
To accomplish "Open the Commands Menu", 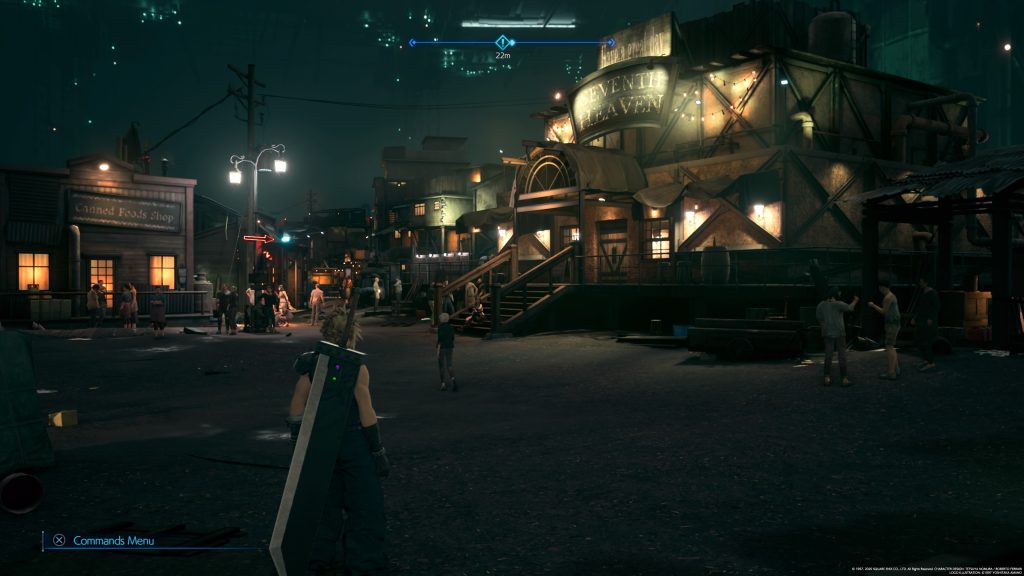I will tap(104, 540).
